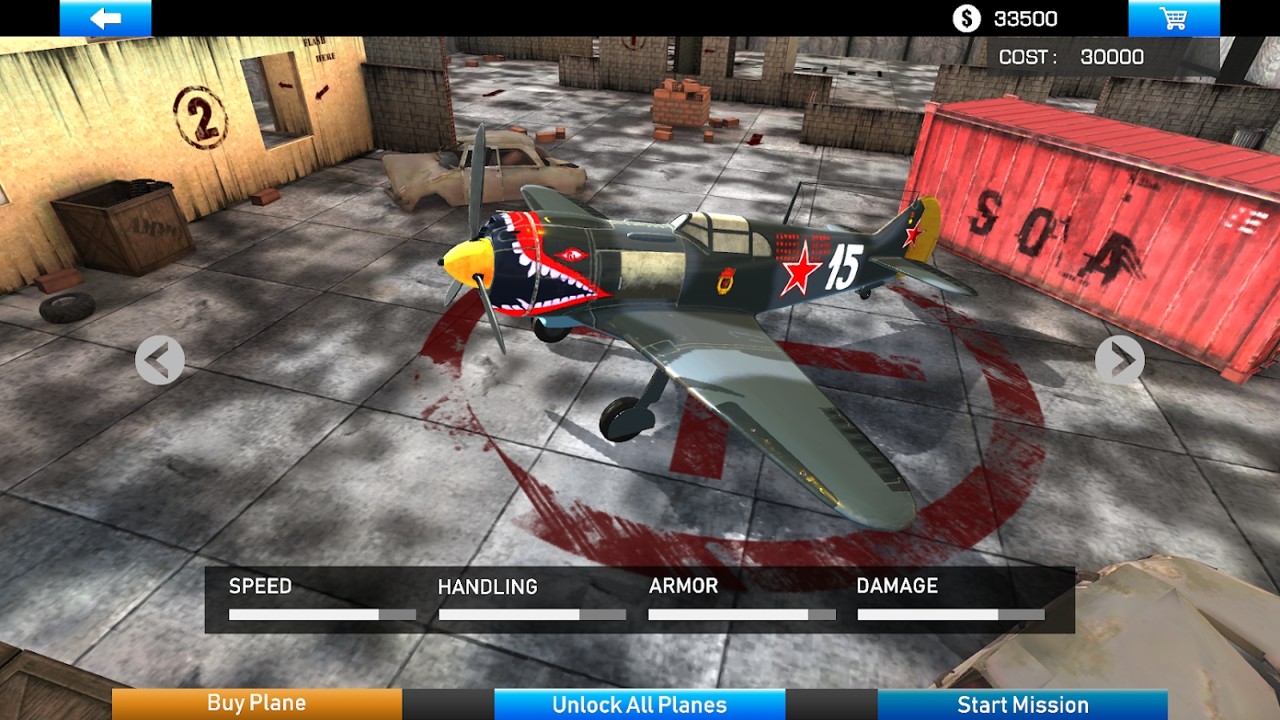Image resolution: width=1280 pixels, height=720 pixels.
Task: Select Unlock All Planes
Action: point(639,704)
